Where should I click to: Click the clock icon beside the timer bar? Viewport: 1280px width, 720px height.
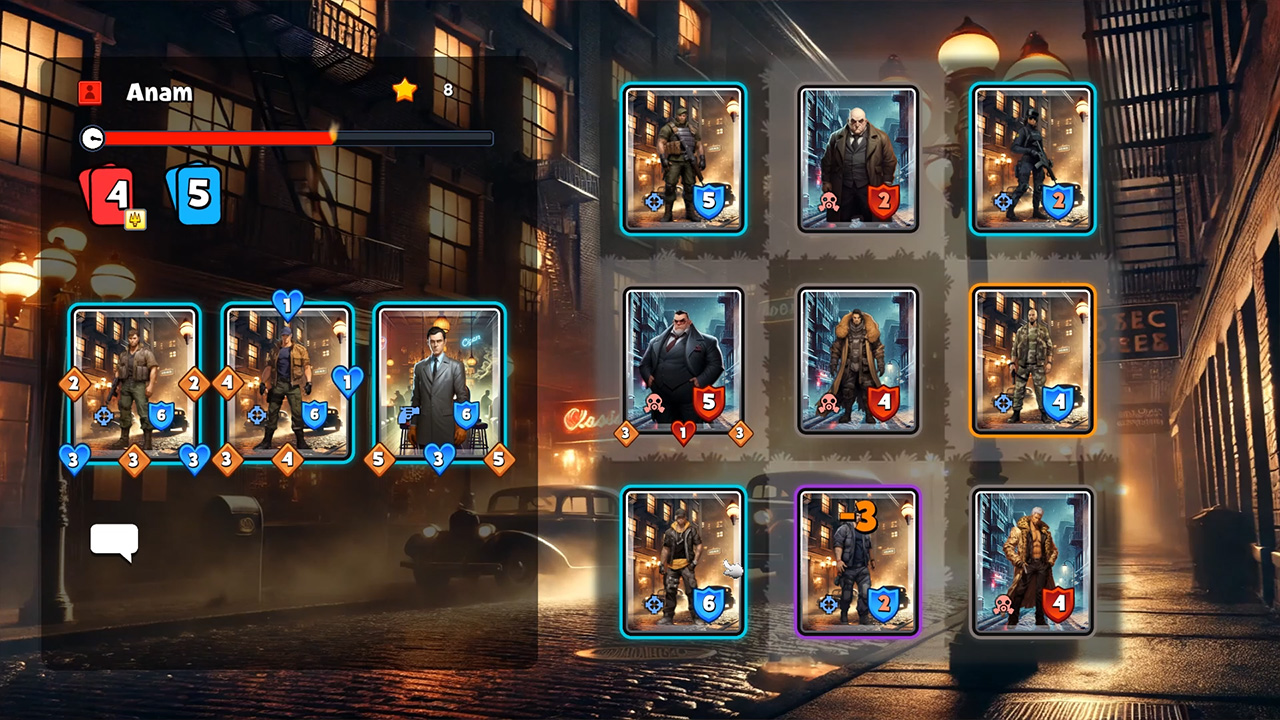click(93, 139)
